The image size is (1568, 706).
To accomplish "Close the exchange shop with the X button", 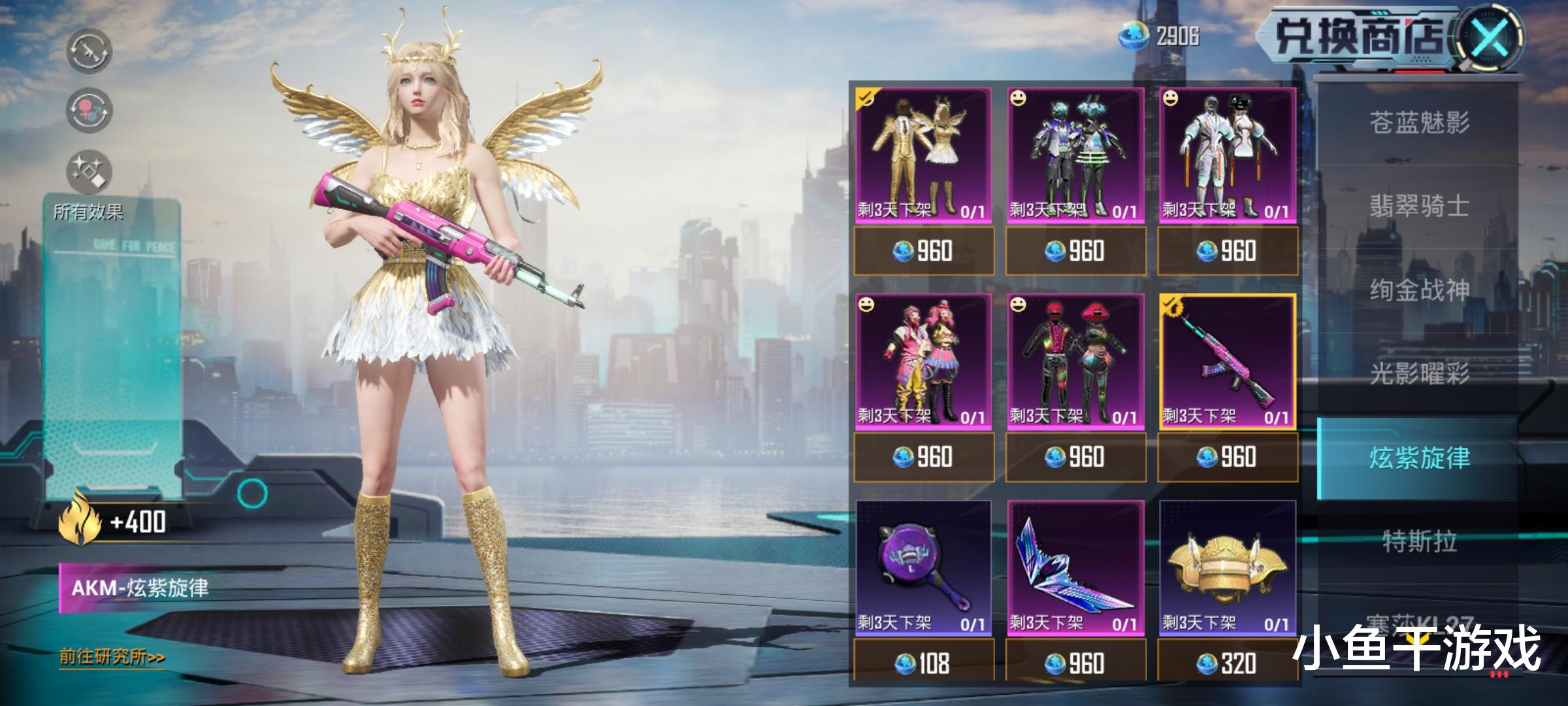I will tap(1492, 37).
